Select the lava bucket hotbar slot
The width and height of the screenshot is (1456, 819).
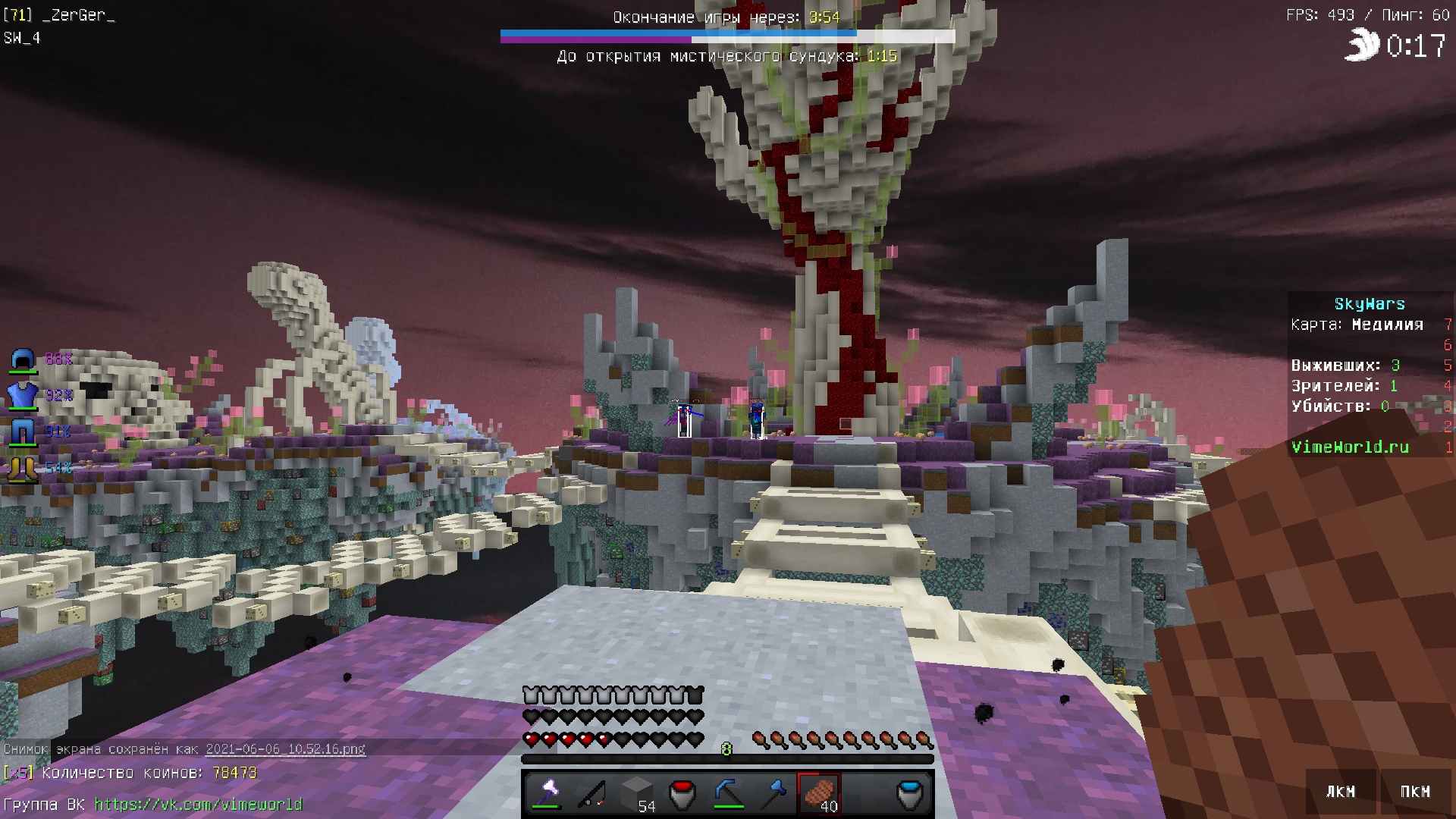tap(682, 793)
